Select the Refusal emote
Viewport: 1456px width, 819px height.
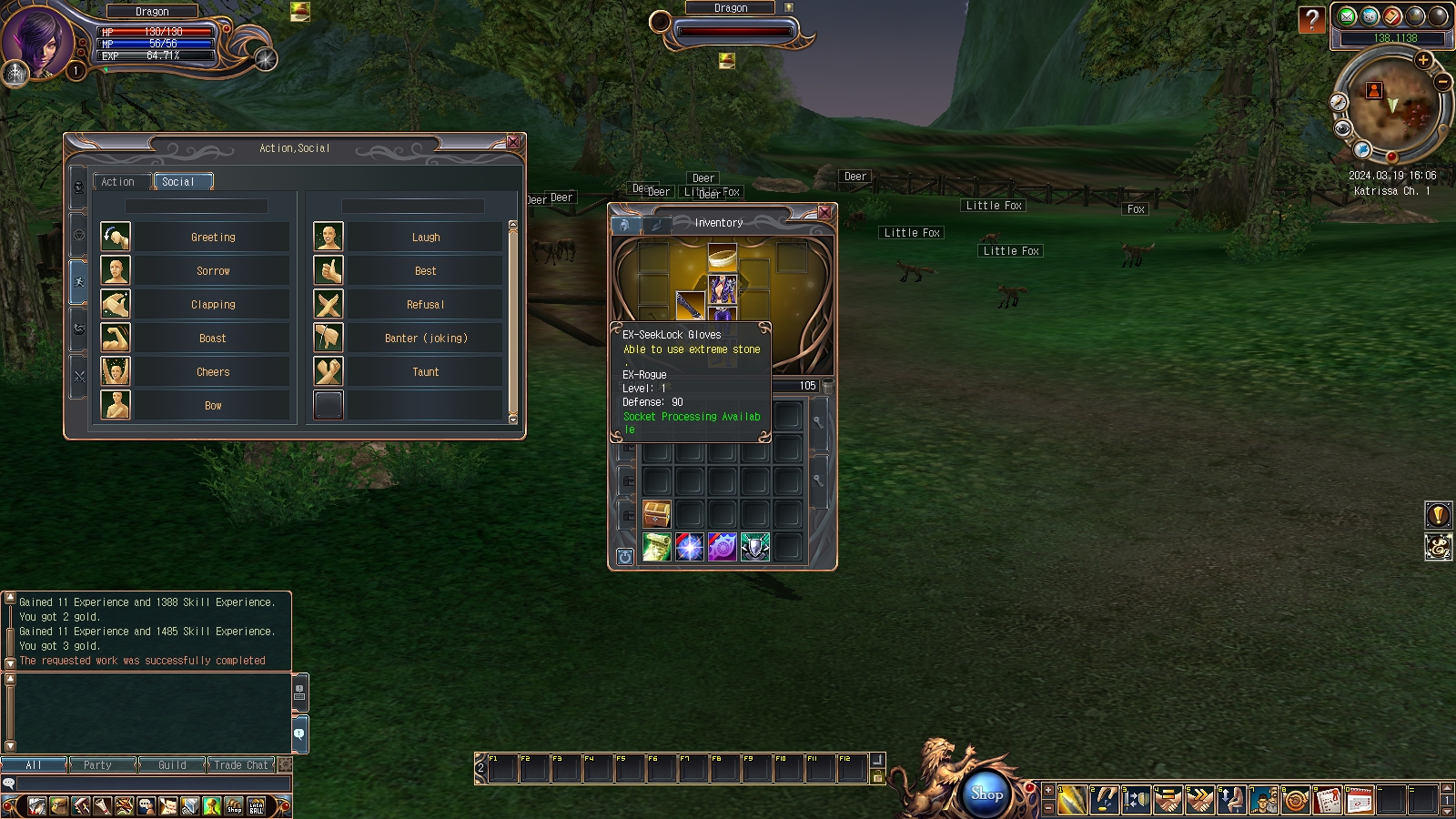tap(425, 305)
